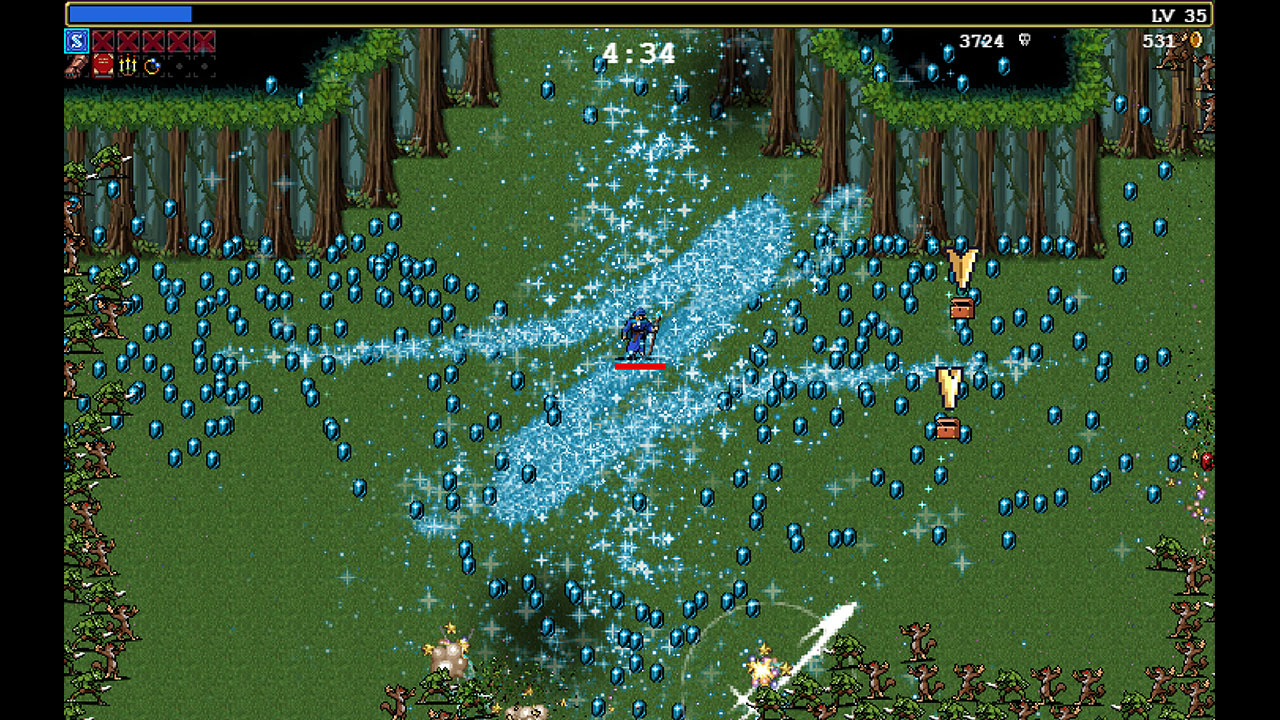Click the first empty weapon slot with red X
Viewport: 1280px width, 720px height.
click(103, 43)
